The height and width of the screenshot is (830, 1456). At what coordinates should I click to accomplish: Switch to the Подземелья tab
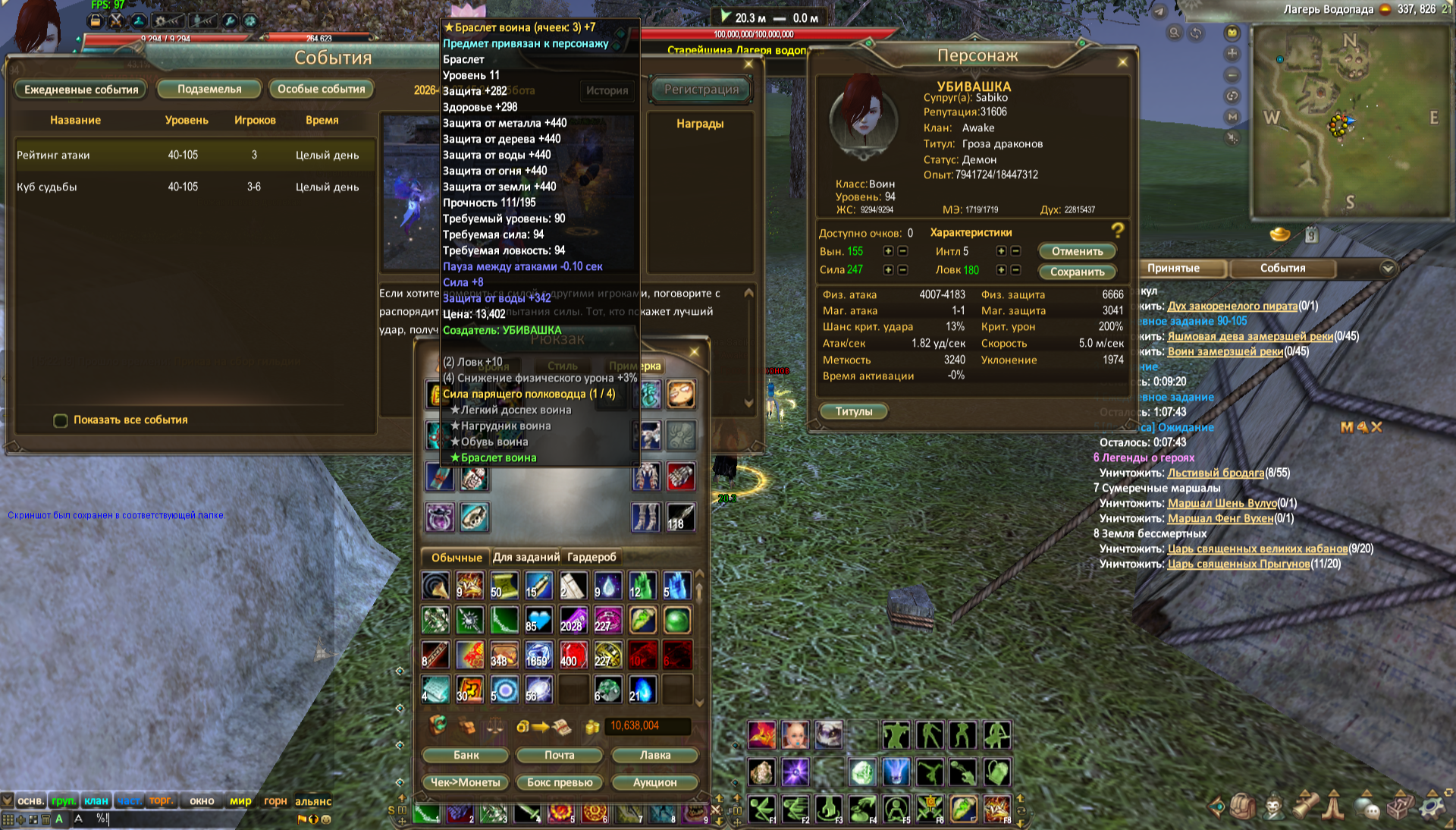pos(209,90)
